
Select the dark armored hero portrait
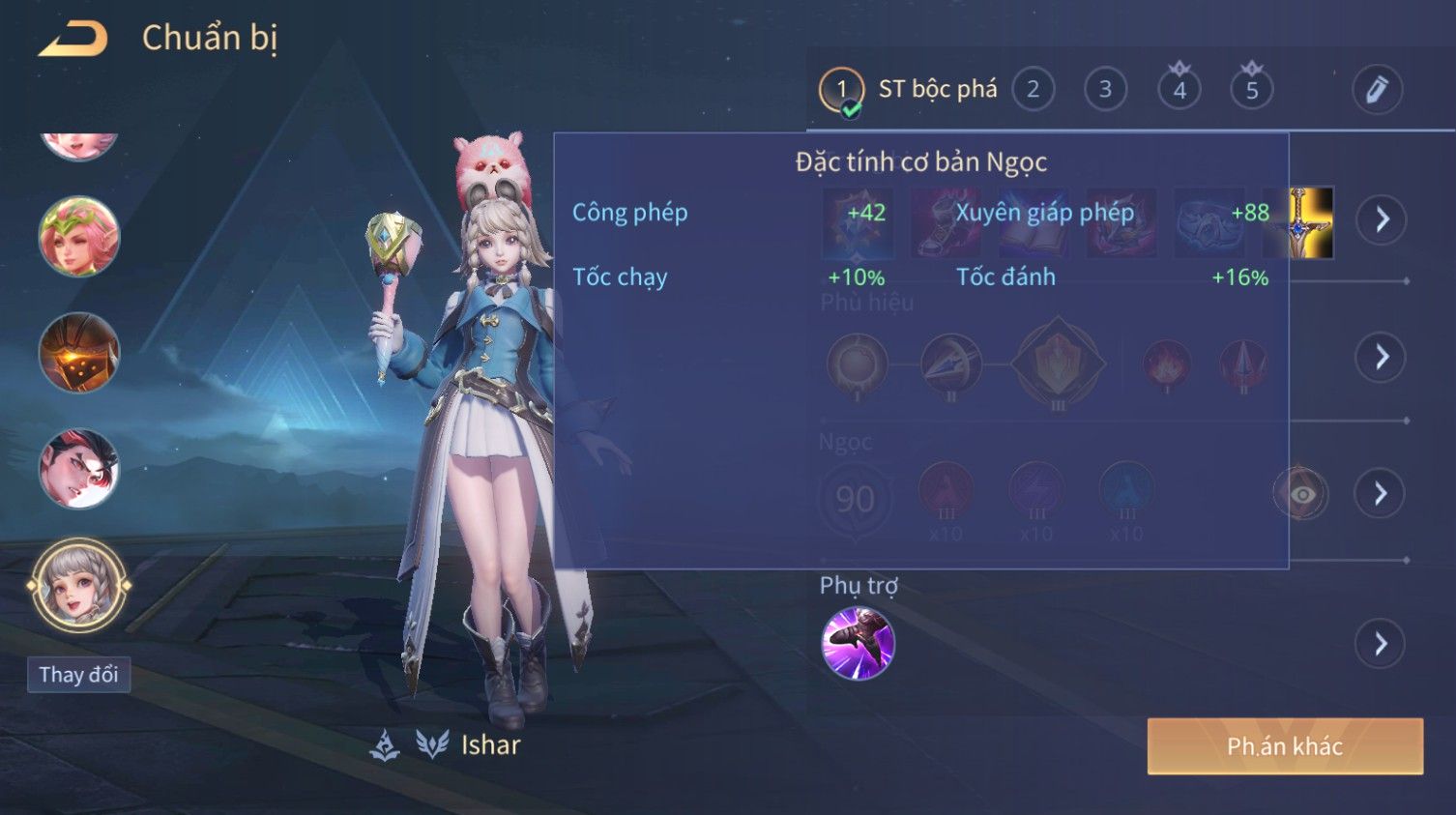78,353
